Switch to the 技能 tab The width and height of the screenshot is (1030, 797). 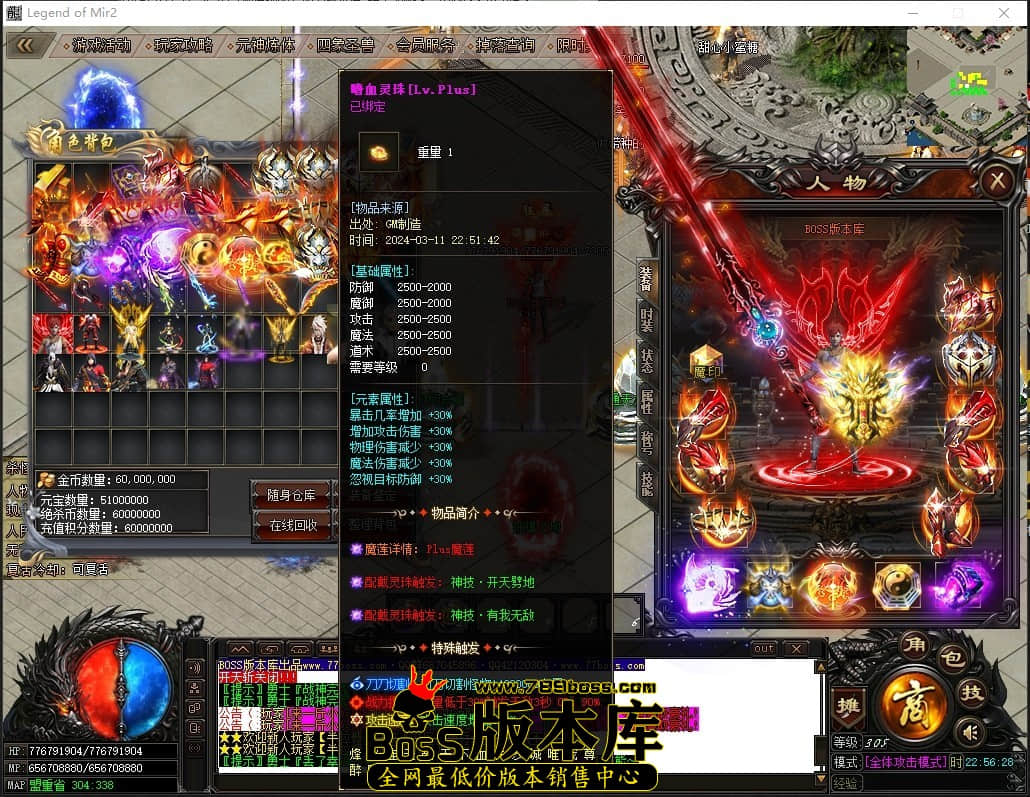[x=646, y=483]
